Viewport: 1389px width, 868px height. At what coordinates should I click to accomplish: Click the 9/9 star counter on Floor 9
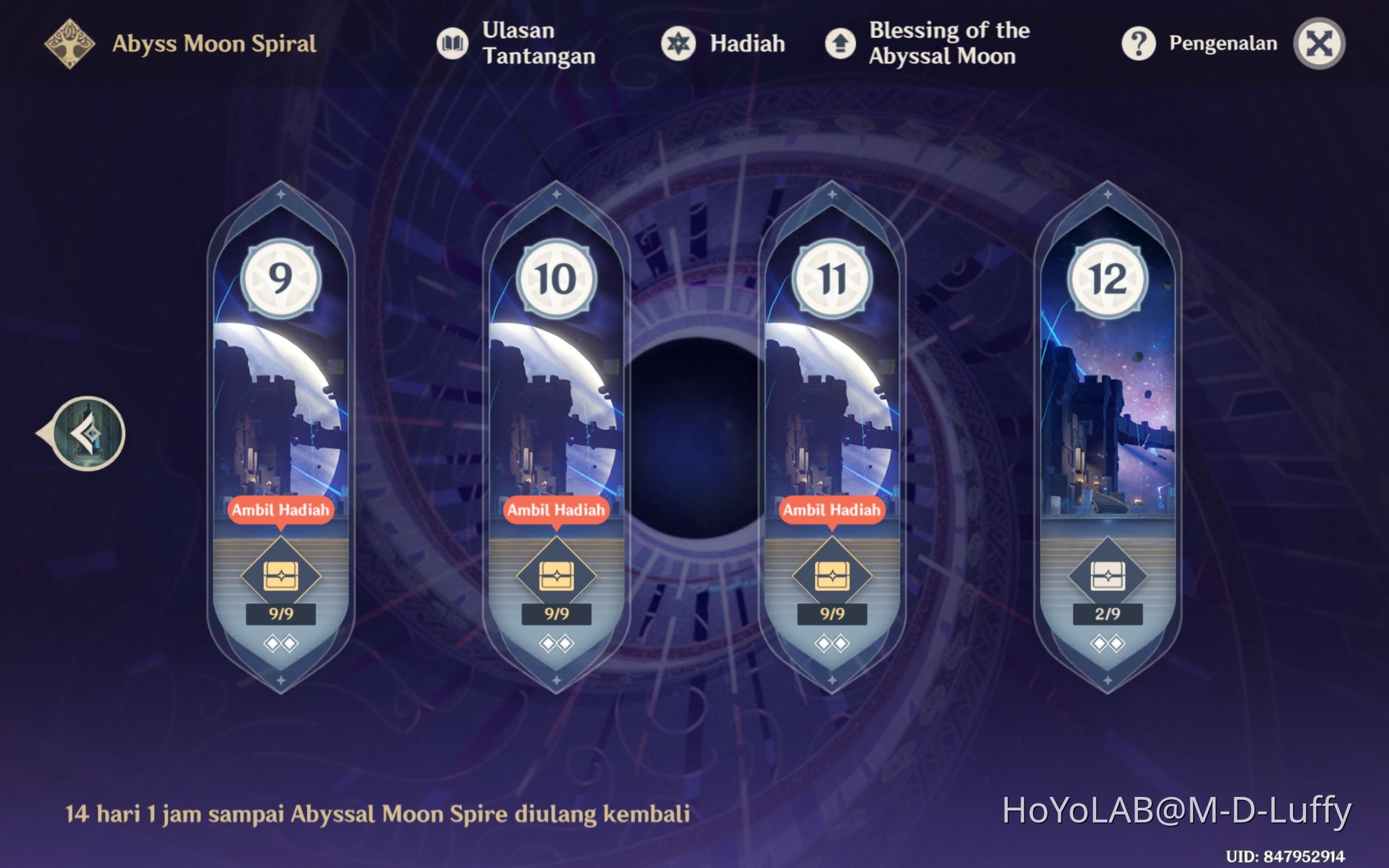281,614
